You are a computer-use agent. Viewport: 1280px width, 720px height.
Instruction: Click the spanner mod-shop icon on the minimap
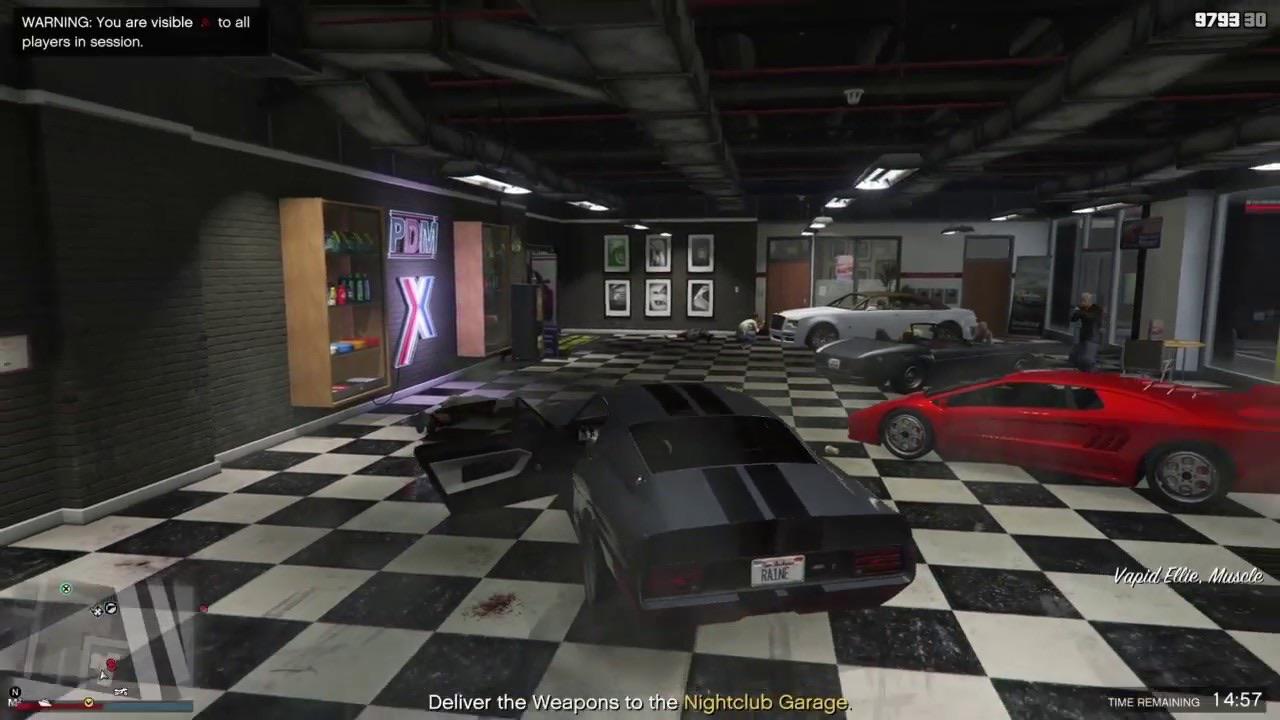(x=97, y=611)
